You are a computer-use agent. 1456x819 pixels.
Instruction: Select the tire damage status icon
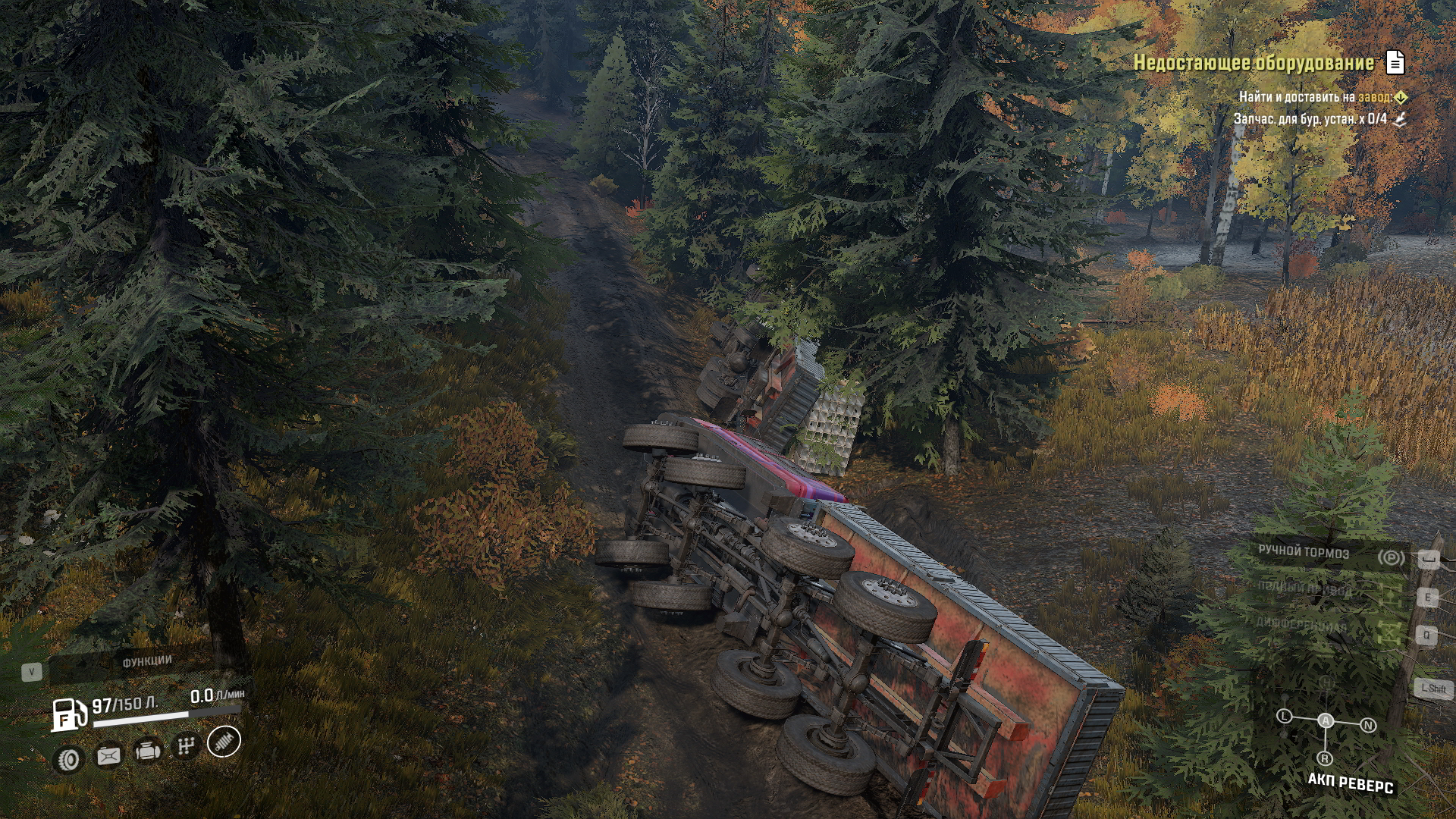point(69,759)
